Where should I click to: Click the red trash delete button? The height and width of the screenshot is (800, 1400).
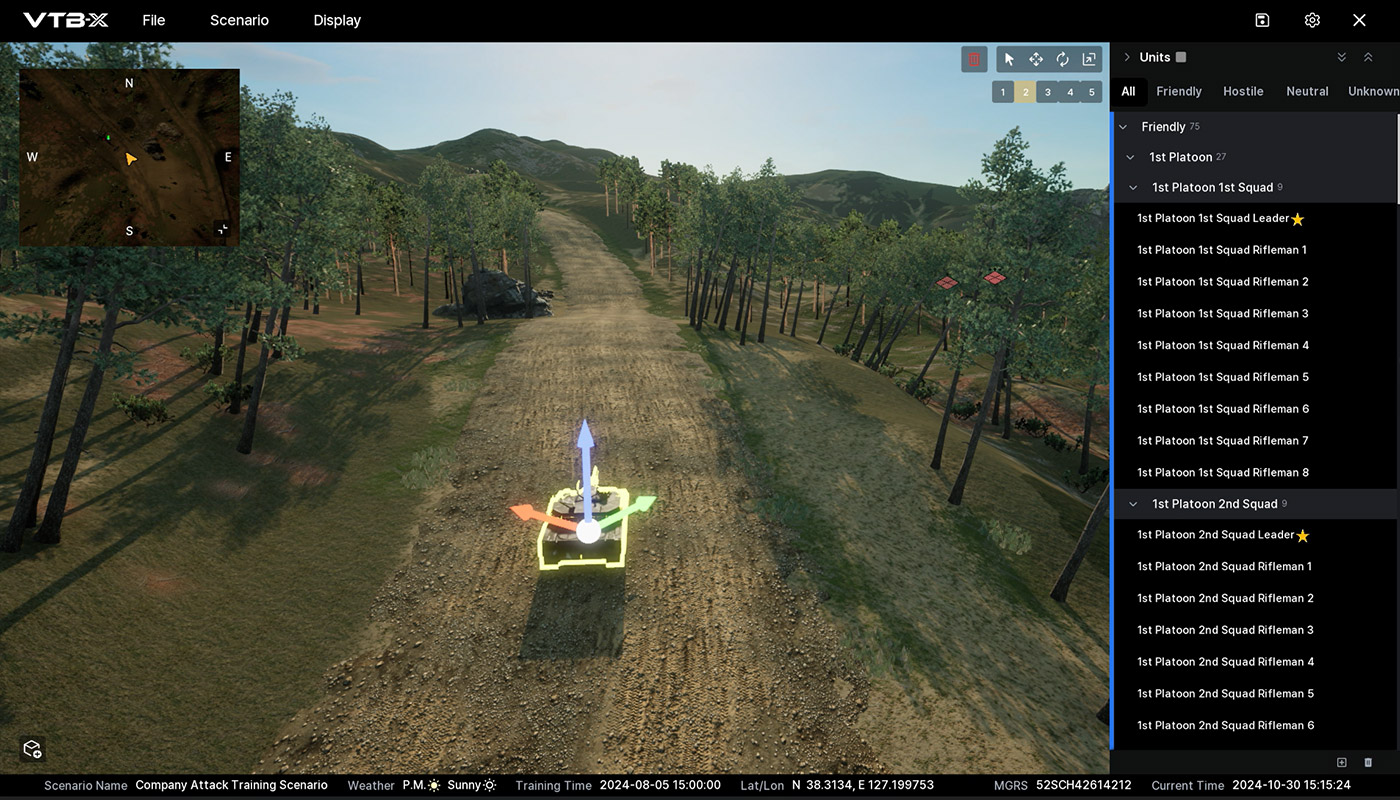(974, 59)
